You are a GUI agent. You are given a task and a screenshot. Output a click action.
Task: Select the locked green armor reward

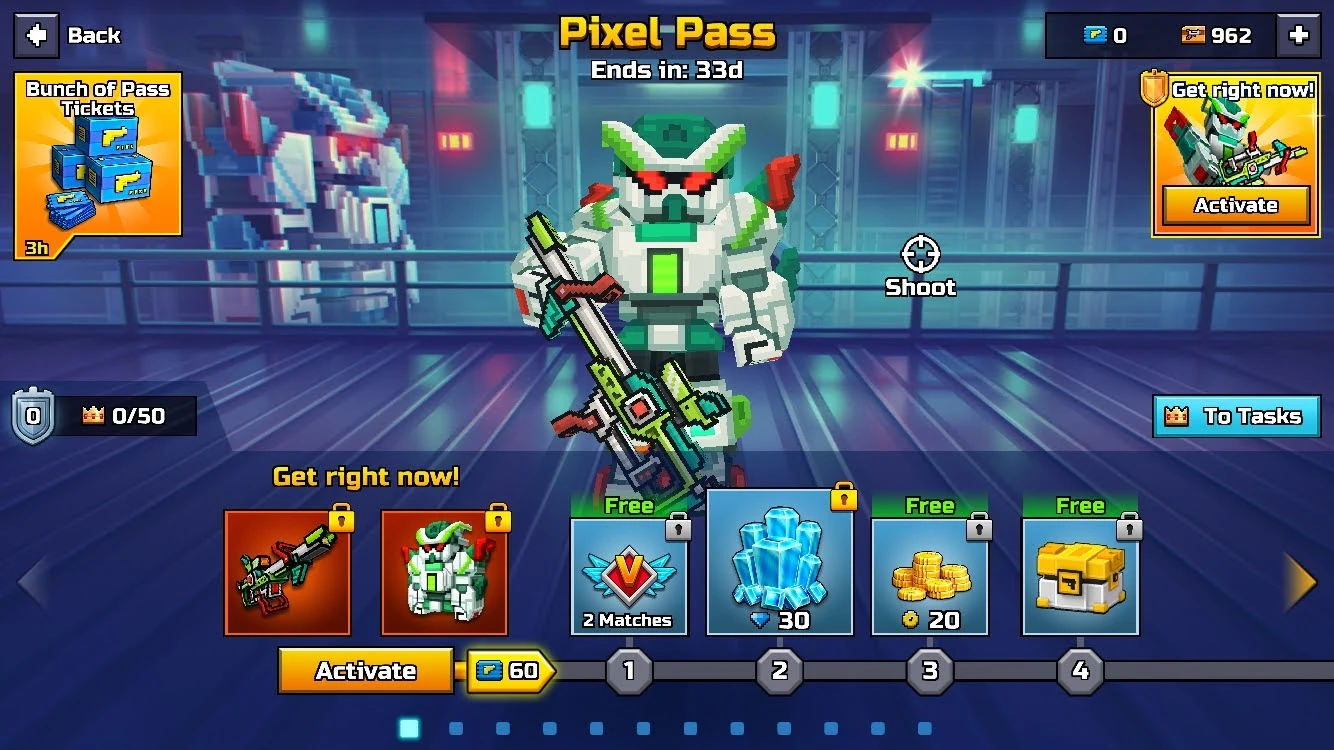(x=444, y=570)
